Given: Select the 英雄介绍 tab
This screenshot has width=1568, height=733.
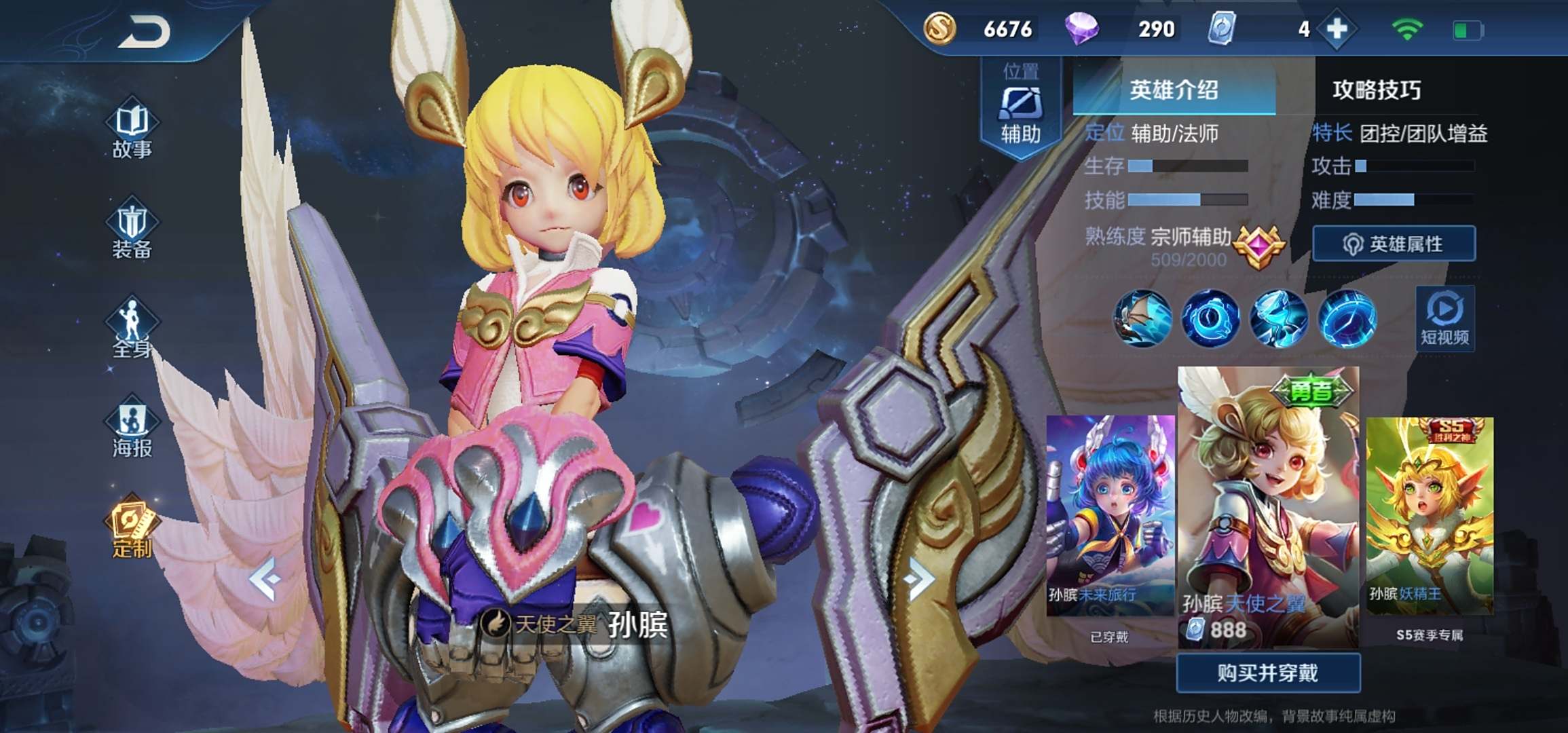Looking at the screenshot, I should click(1174, 90).
